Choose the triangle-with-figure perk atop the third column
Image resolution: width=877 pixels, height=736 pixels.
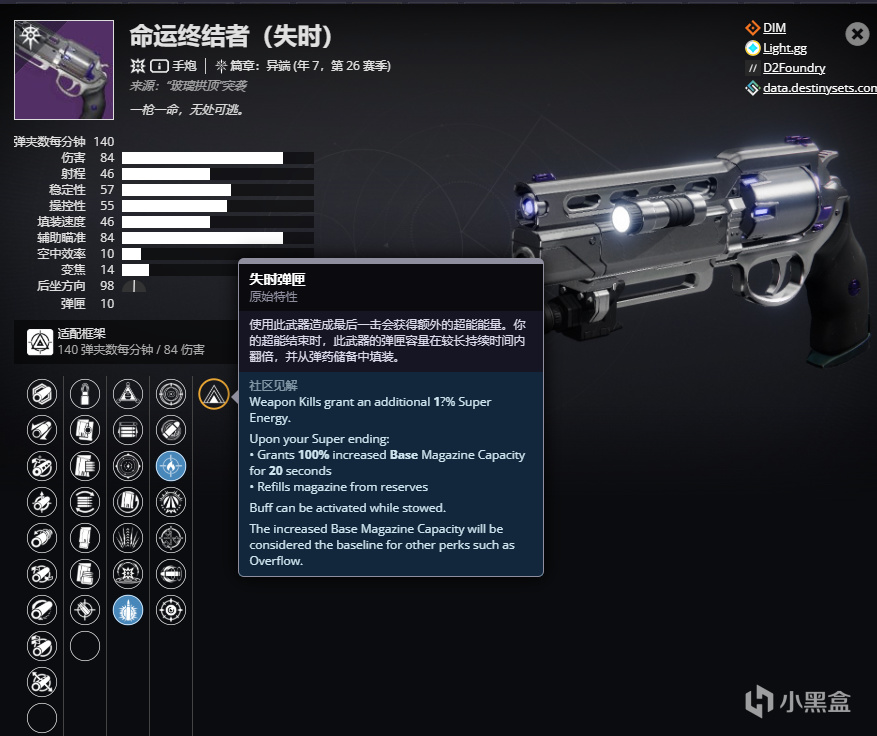(128, 394)
